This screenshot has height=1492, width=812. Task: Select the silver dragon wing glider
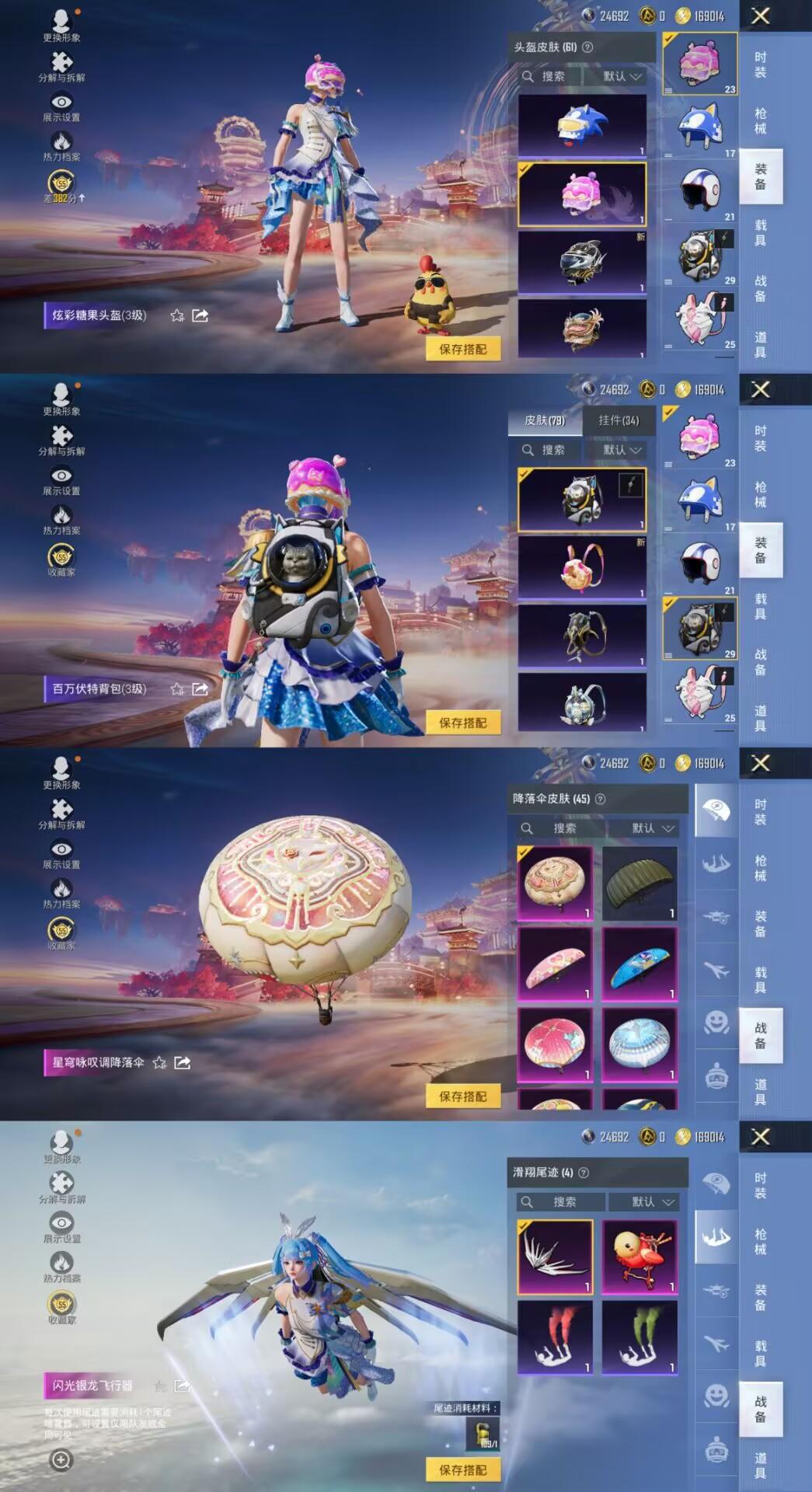(x=555, y=1257)
